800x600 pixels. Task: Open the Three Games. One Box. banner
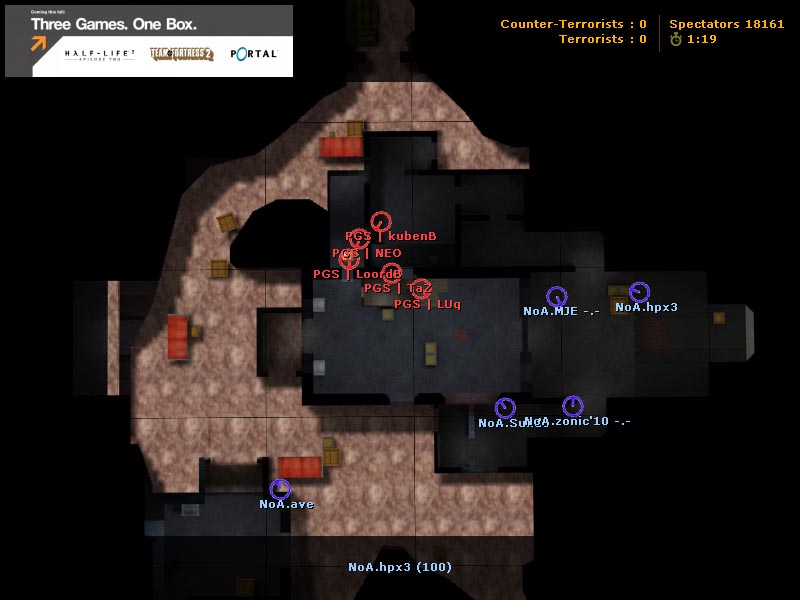click(149, 41)
